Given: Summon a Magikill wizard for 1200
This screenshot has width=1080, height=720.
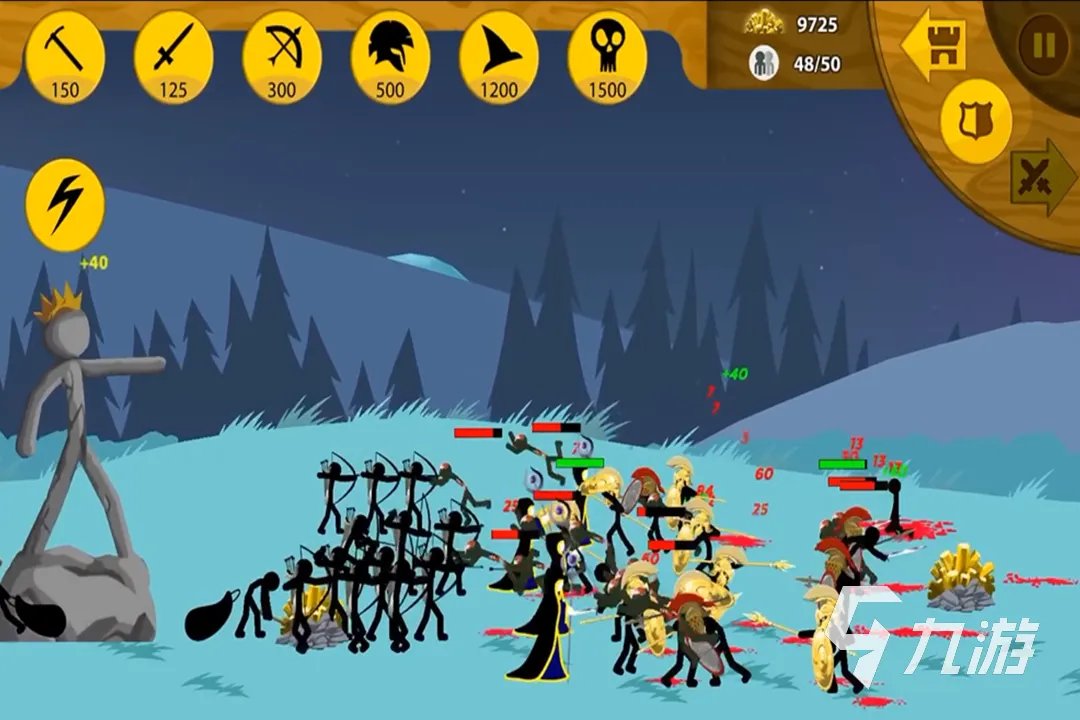Looking at the screenshot, I should pyautogui.click(x=498, y=55).
